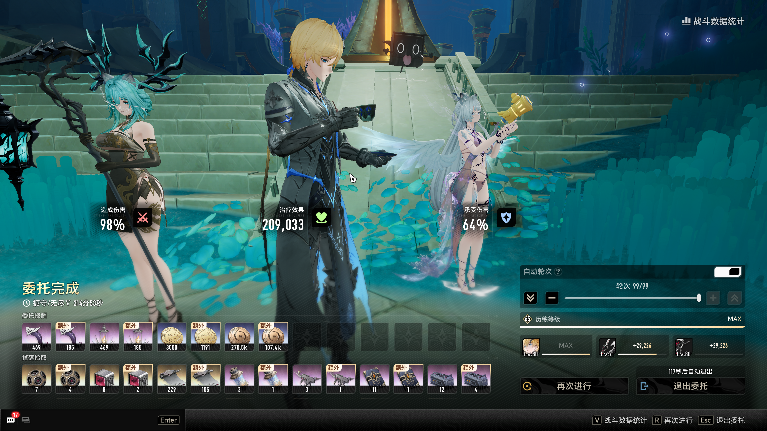Viewport: 767px width, 431px height.
Task: Open the chat bubble icon with red badge
Action: pyautogui.click(x=12, y=419)
